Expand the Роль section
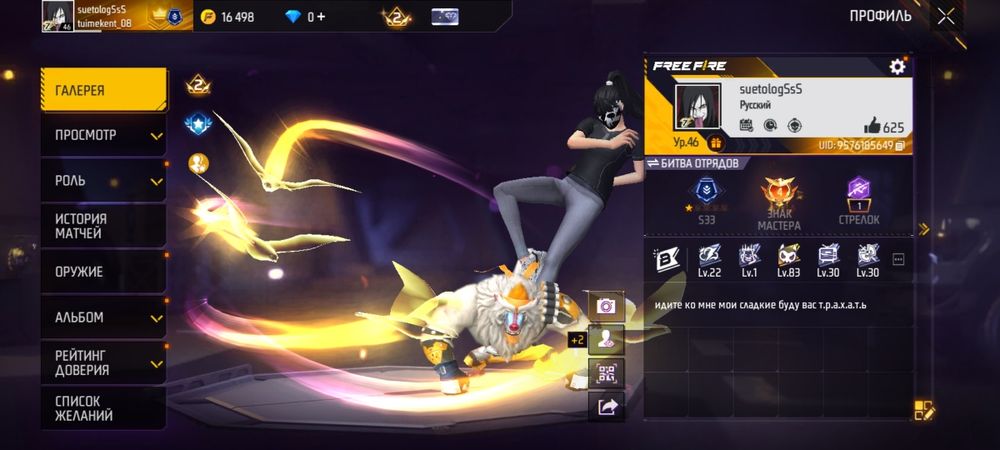Screen dimensions: 1000x450 coord(103,181)
